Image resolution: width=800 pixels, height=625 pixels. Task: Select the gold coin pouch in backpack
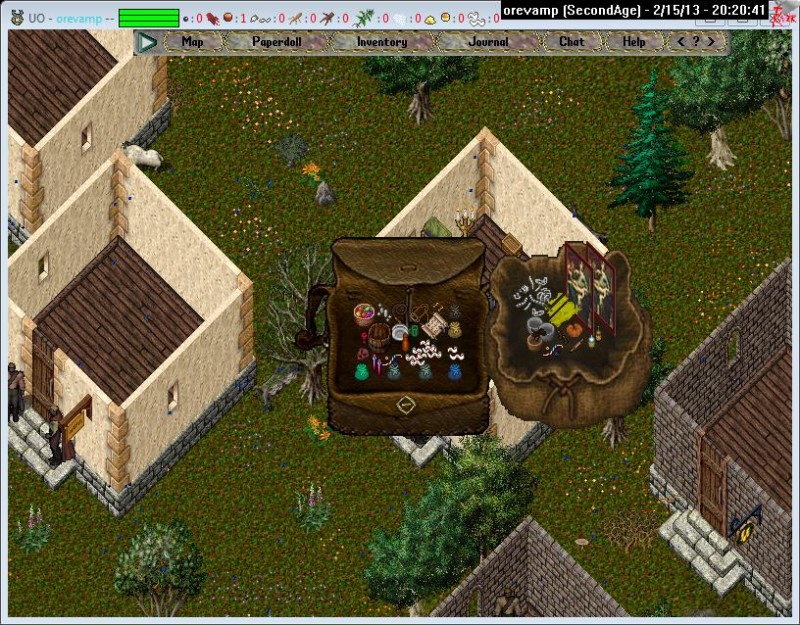coord(455,328)
